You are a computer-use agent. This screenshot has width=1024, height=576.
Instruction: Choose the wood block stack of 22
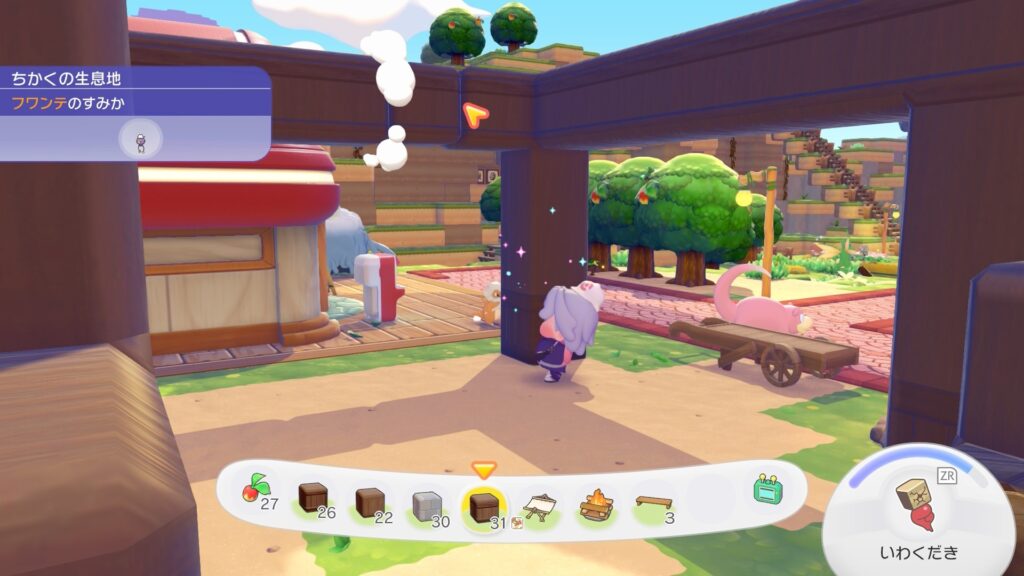click(x=369, y=499)
